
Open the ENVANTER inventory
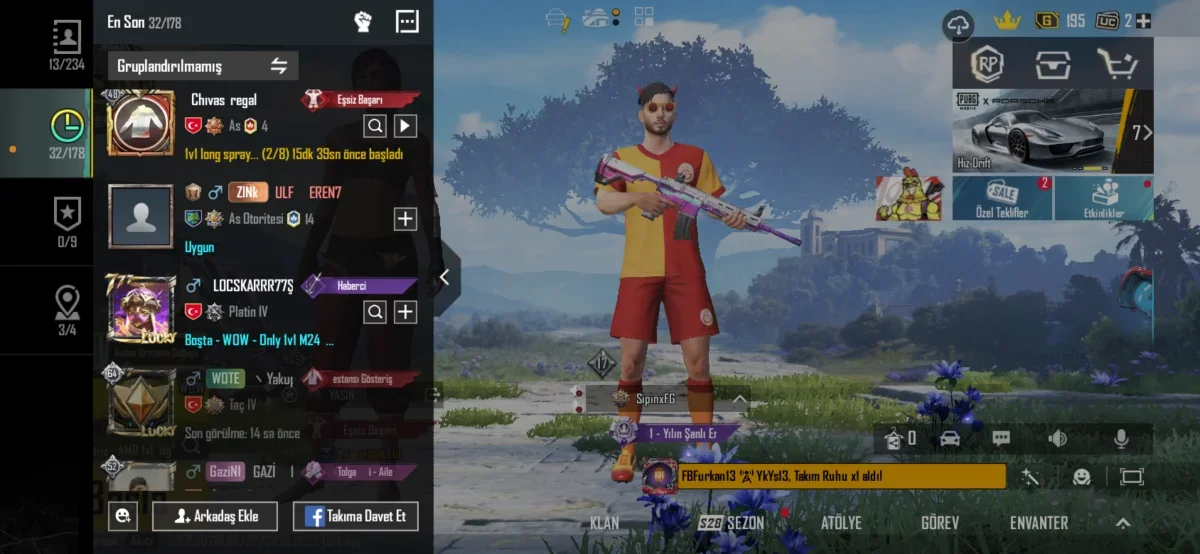coord(1038,523)
